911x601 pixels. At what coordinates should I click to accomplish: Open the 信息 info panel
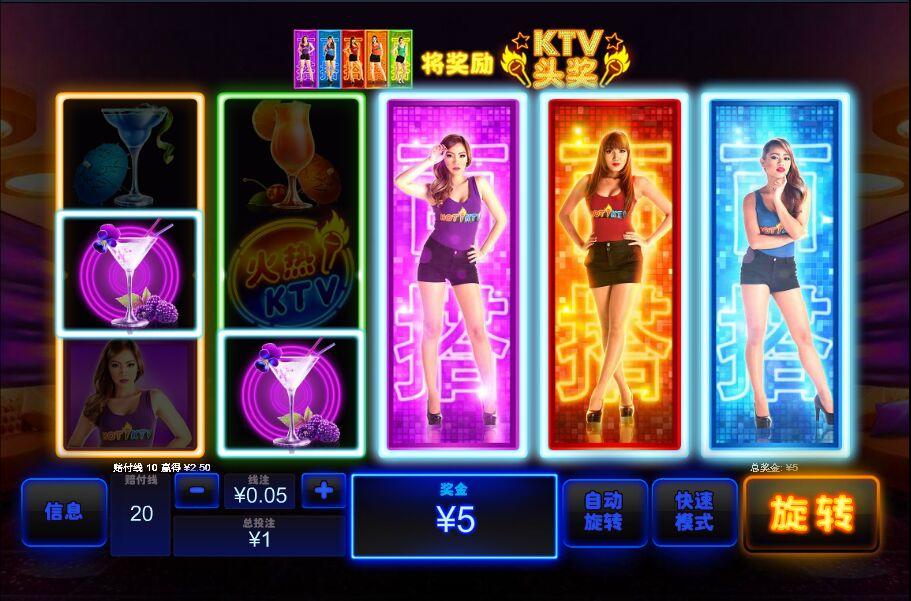point(64,512)
